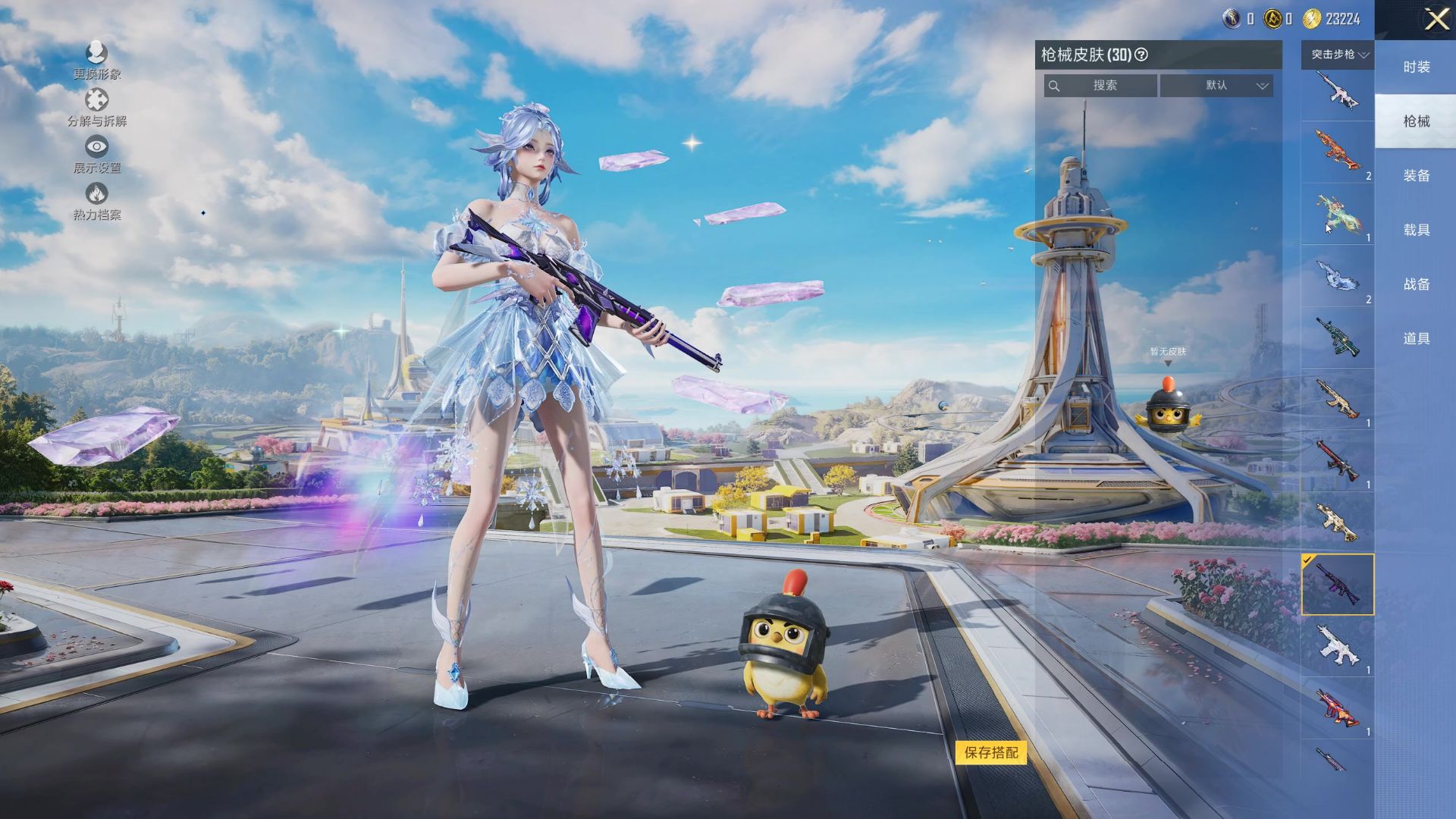Open the 热力档案 flame icon

[97, 201]
